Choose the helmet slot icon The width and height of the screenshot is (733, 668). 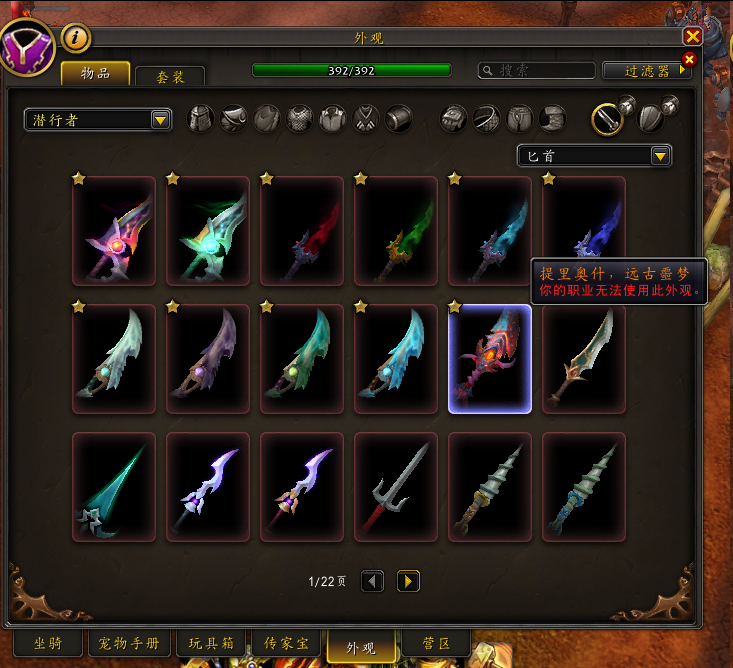[201, 119]
